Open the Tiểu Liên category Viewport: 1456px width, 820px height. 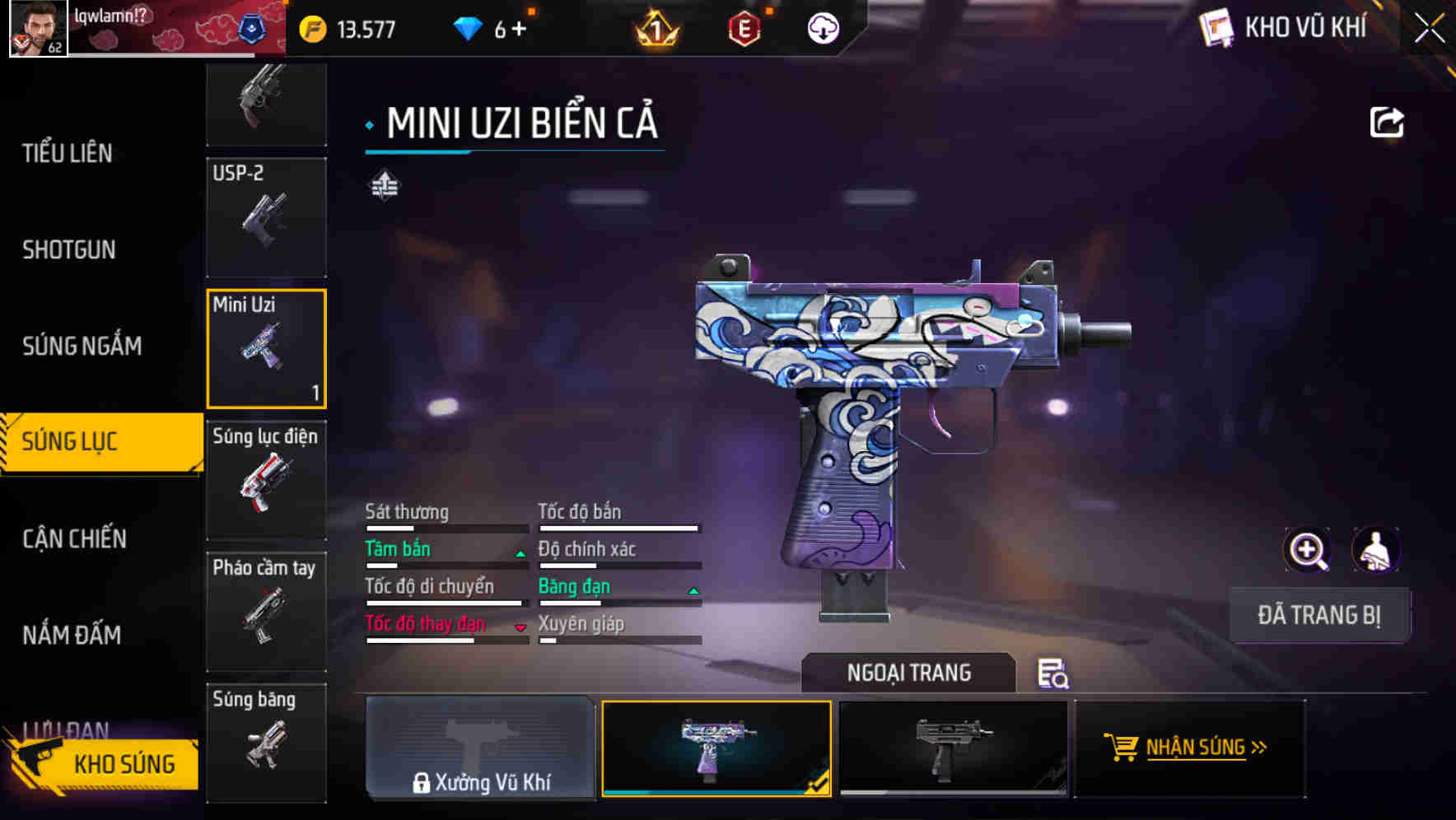coord(68,153)
